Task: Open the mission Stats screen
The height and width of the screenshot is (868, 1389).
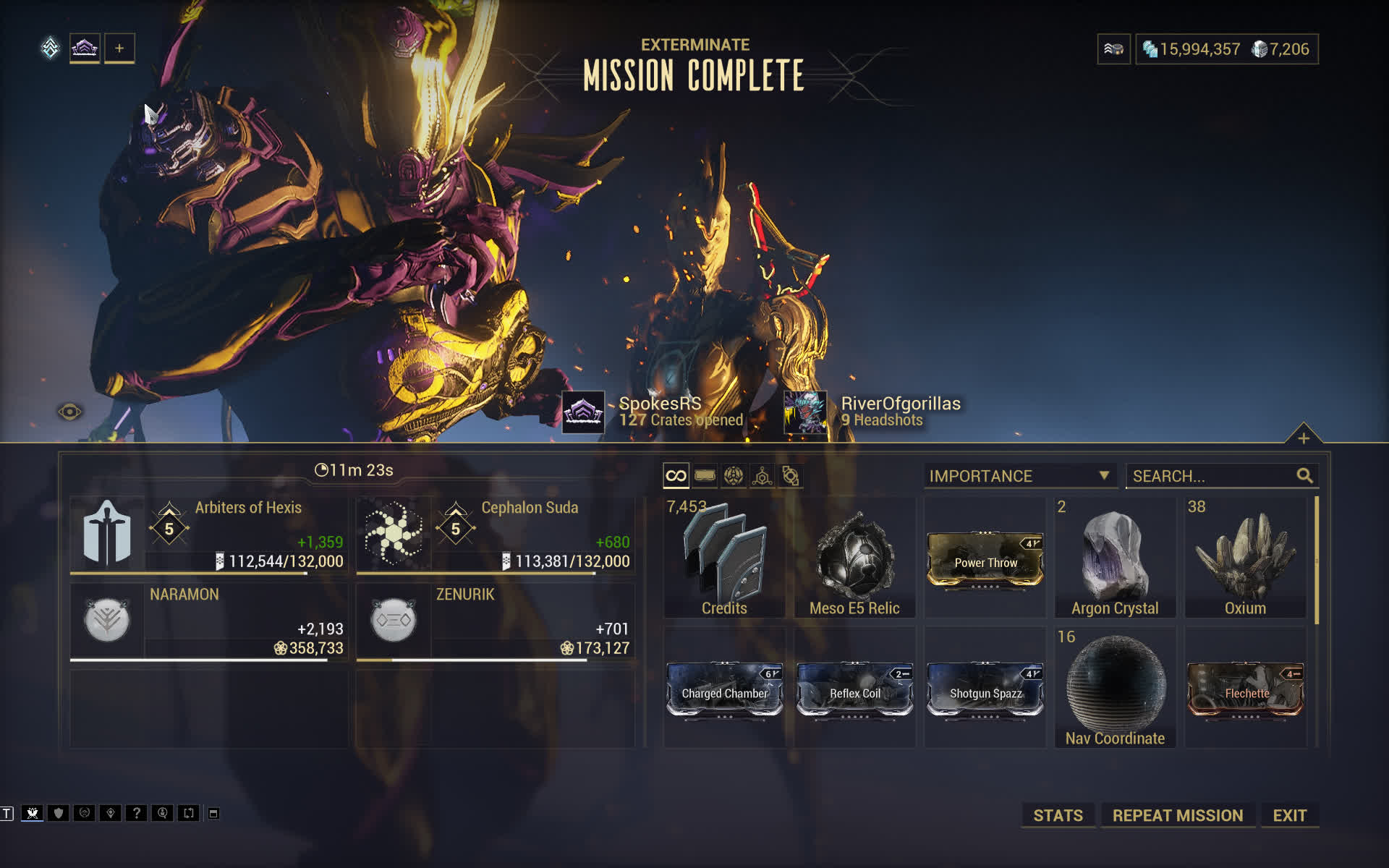Action: tap(1058, 815)
